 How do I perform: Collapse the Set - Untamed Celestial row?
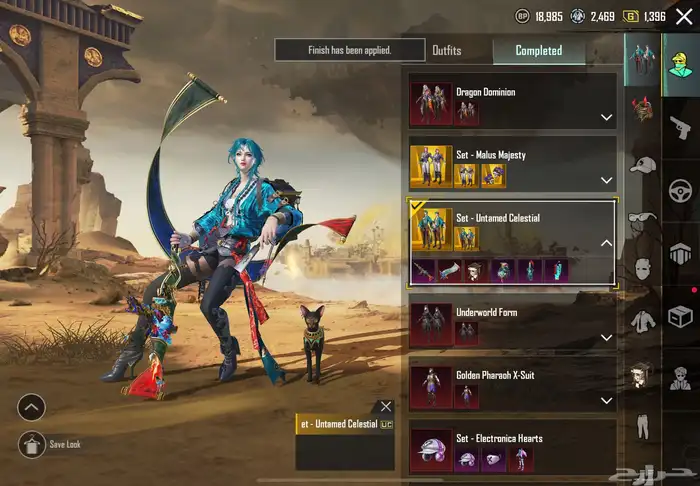606,243
